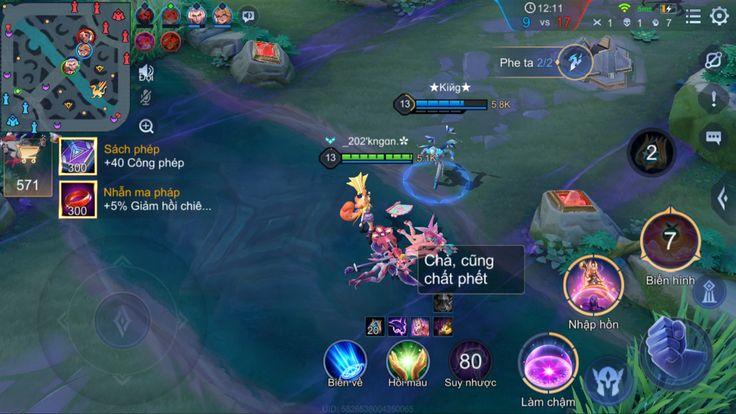Cast the Làm chậm skill
This screenshot has height=414, width=736.
546,361
